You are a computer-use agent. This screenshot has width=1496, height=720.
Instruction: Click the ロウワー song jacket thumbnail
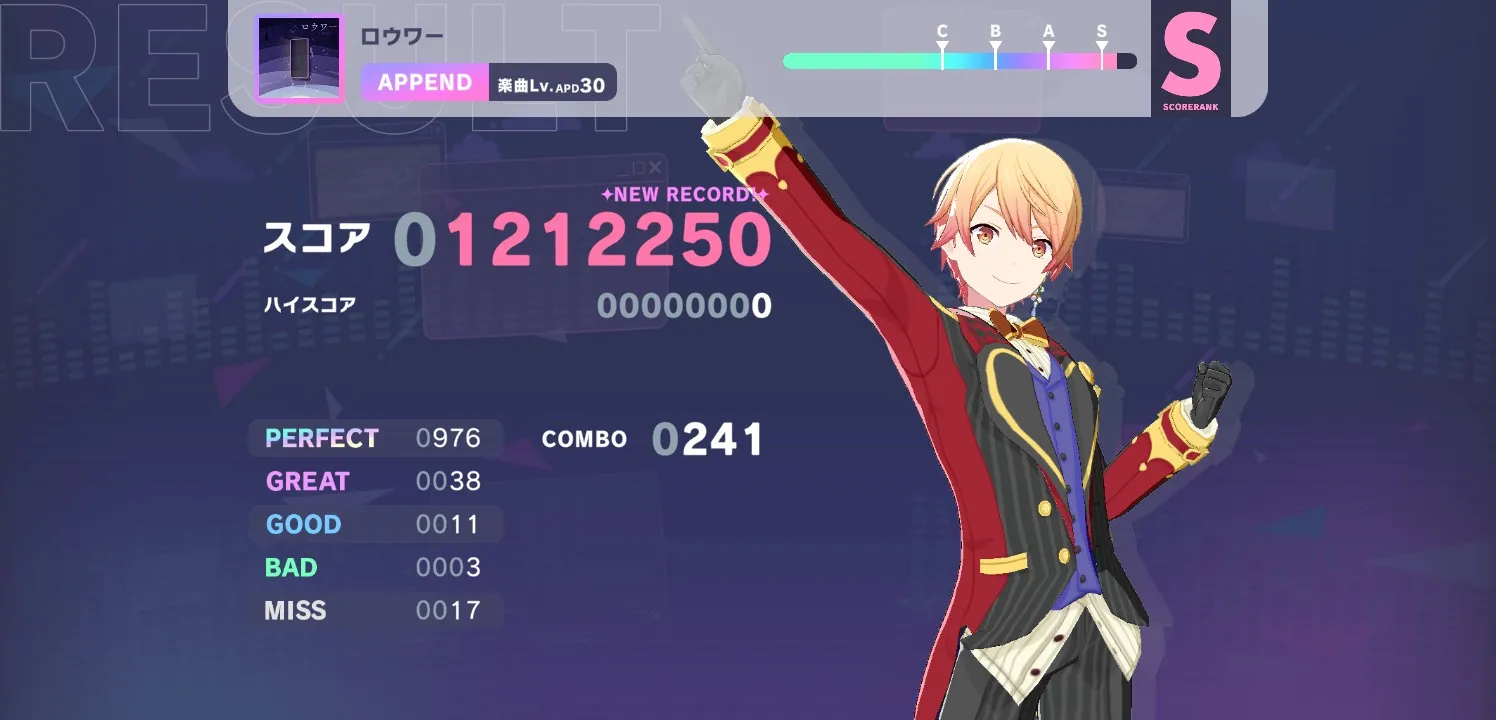pyautogui.click(x=299, y=58)
